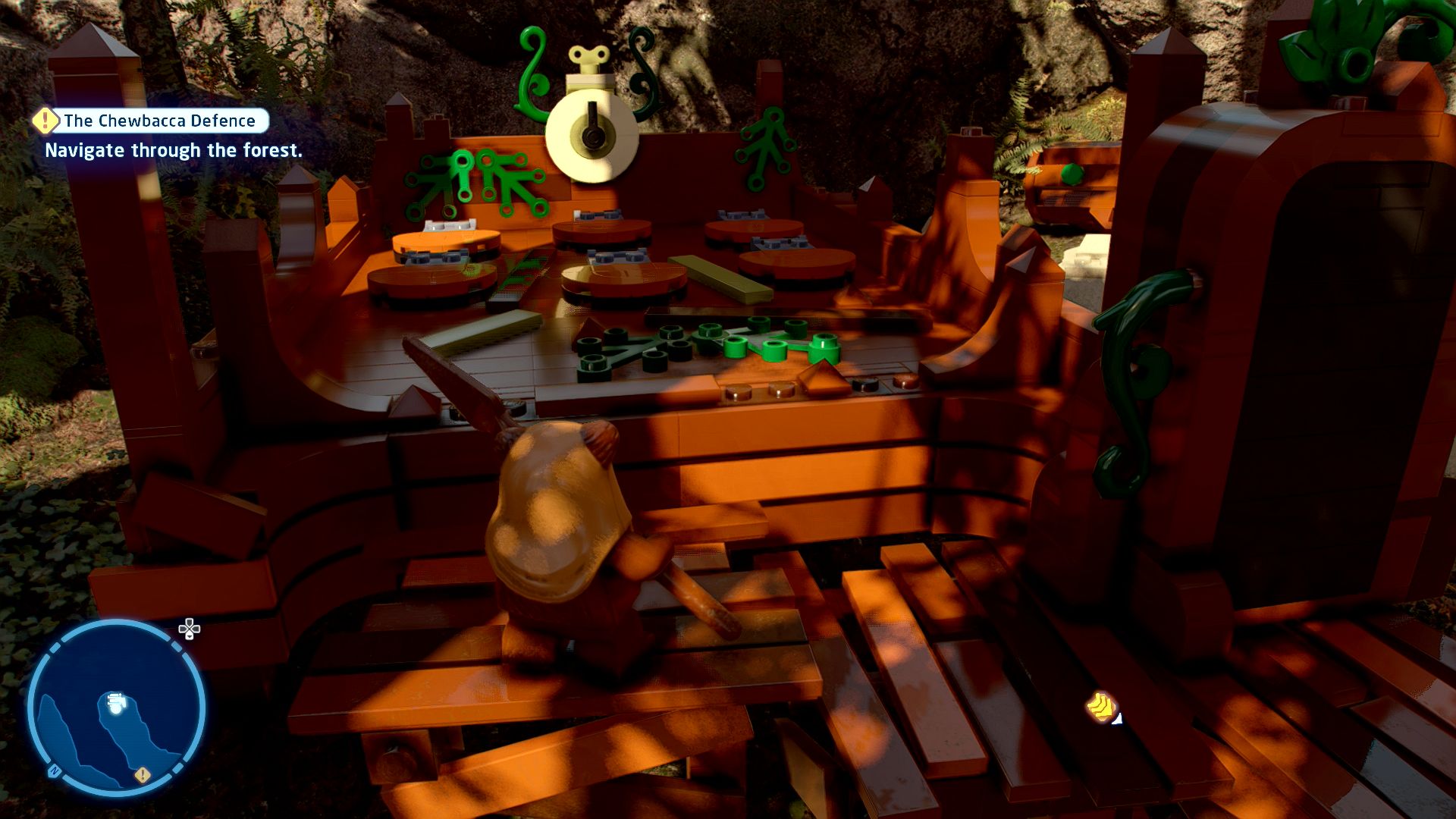
Task: Open the circular minimap
Action: click(116, 708)
